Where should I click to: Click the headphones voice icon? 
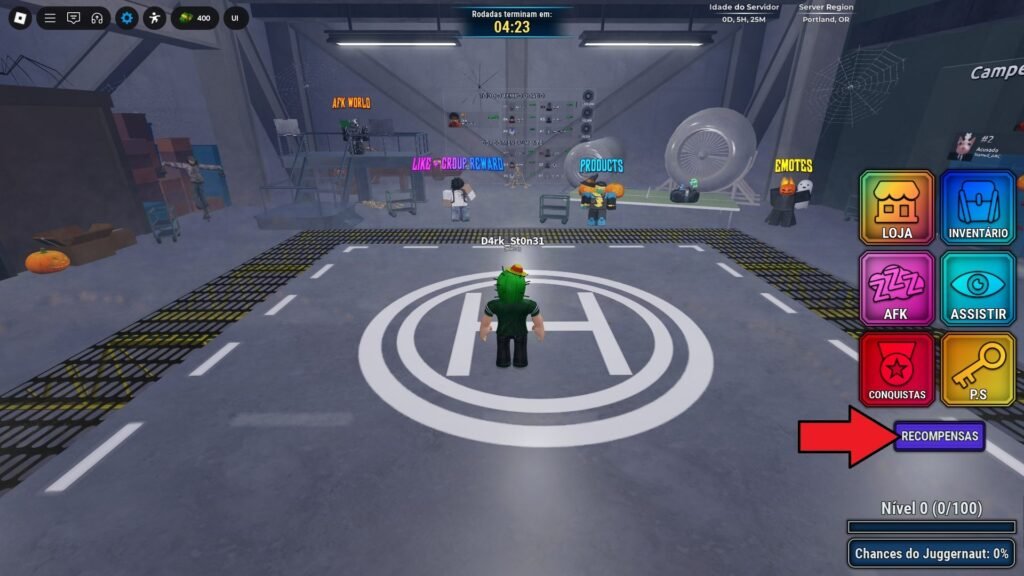pyautogui.click(x=97, y=18)
